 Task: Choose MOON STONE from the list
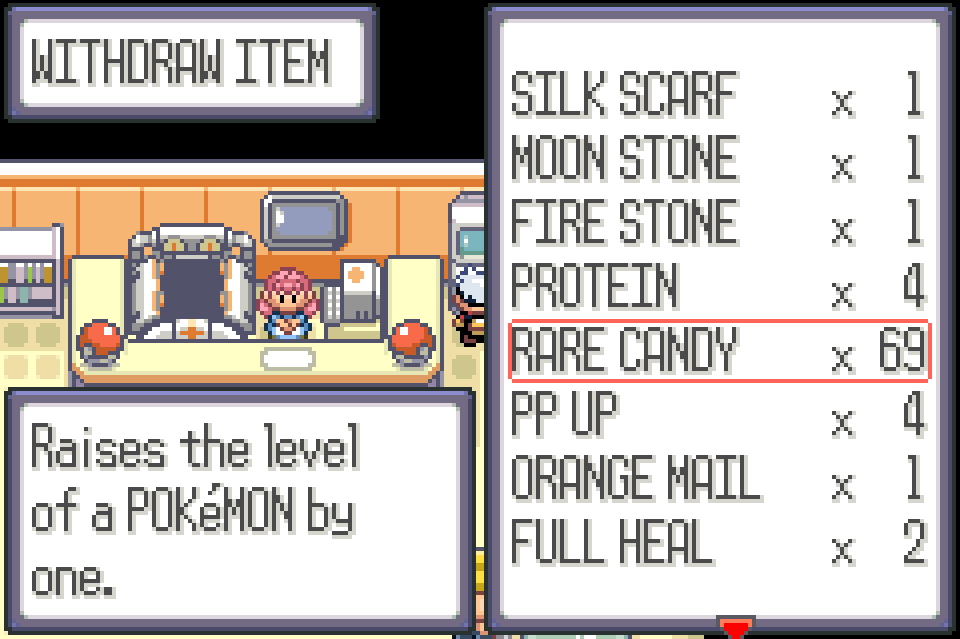pos(718,160)
